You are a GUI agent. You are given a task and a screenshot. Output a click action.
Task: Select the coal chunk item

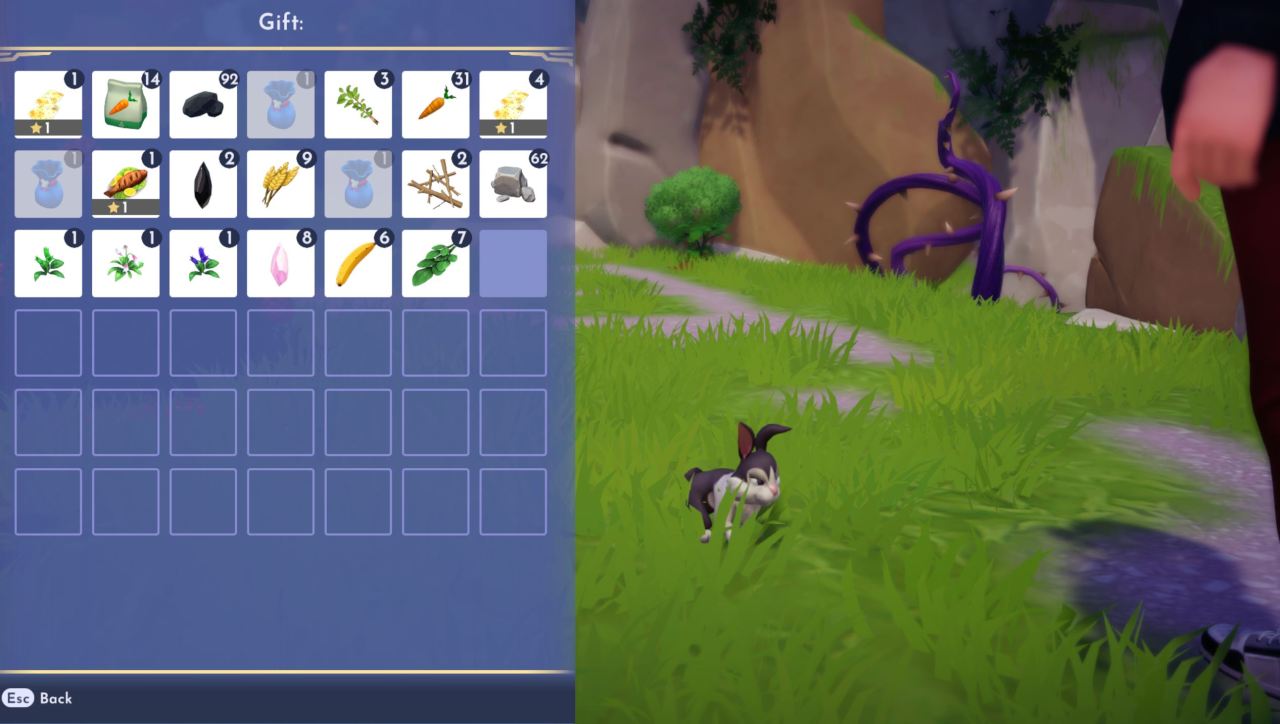coord(204,103)
